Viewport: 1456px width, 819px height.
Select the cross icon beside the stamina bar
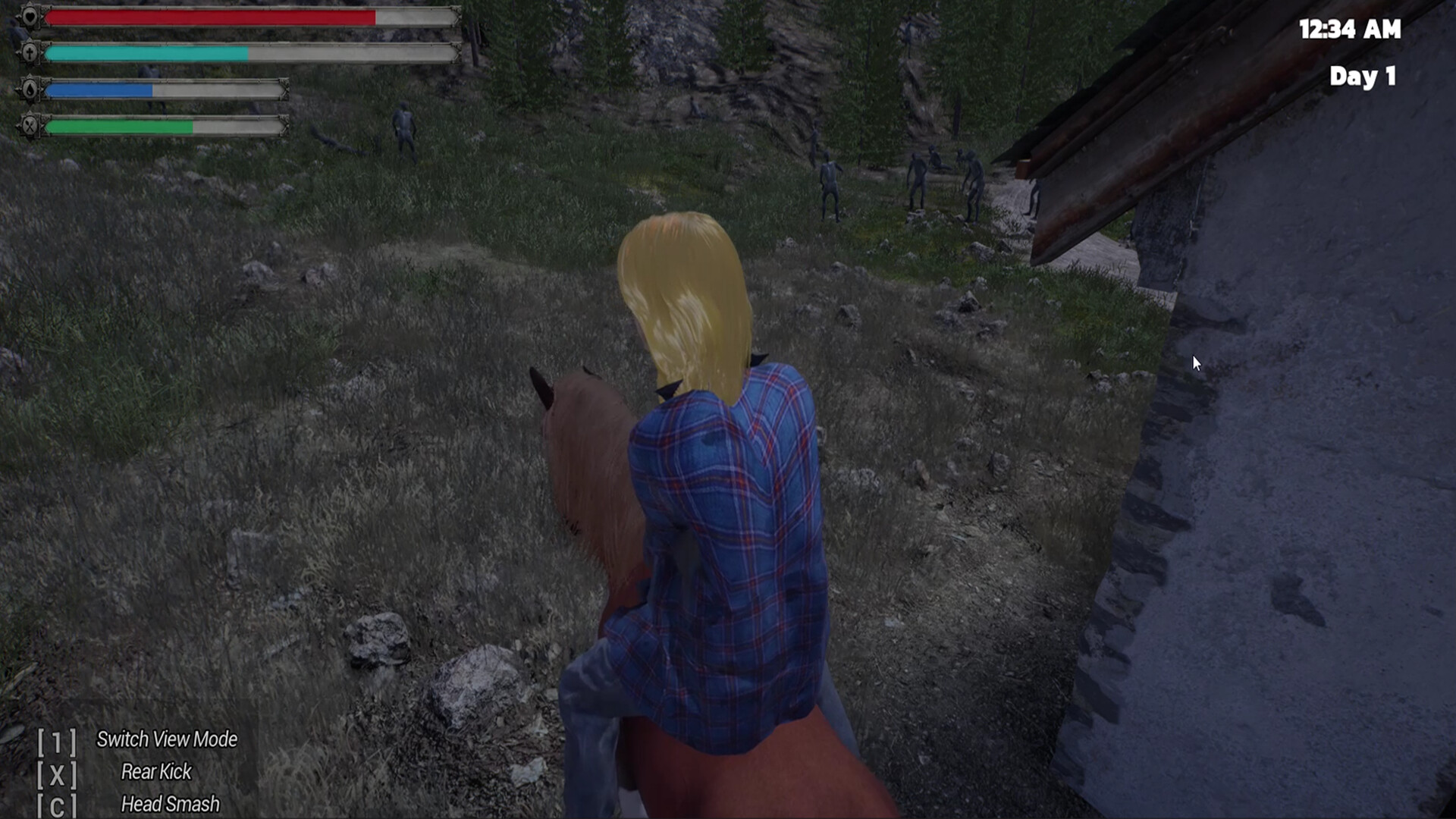(30, 53)
